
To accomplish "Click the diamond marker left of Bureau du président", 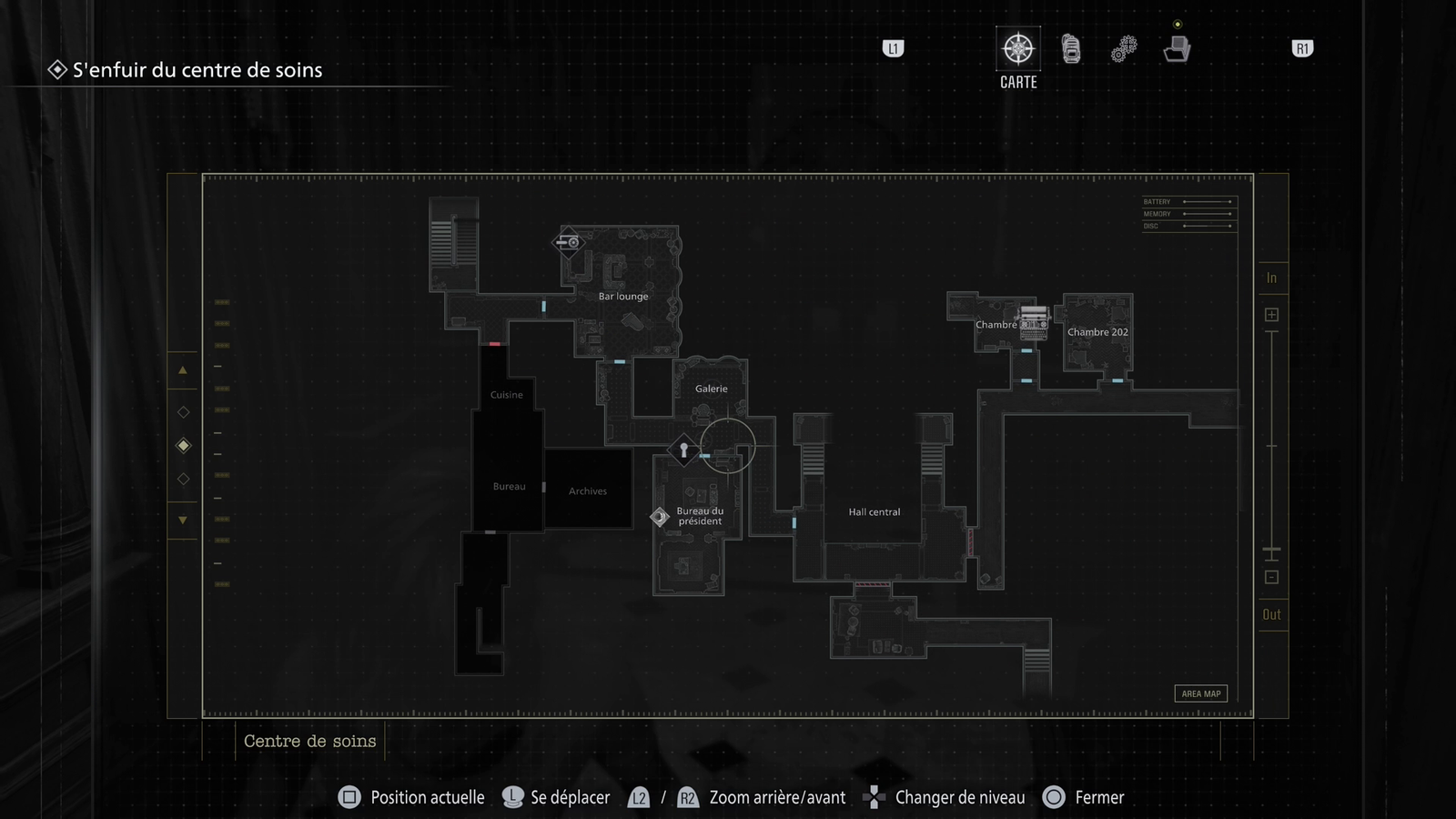I will [x=660, y=517].
